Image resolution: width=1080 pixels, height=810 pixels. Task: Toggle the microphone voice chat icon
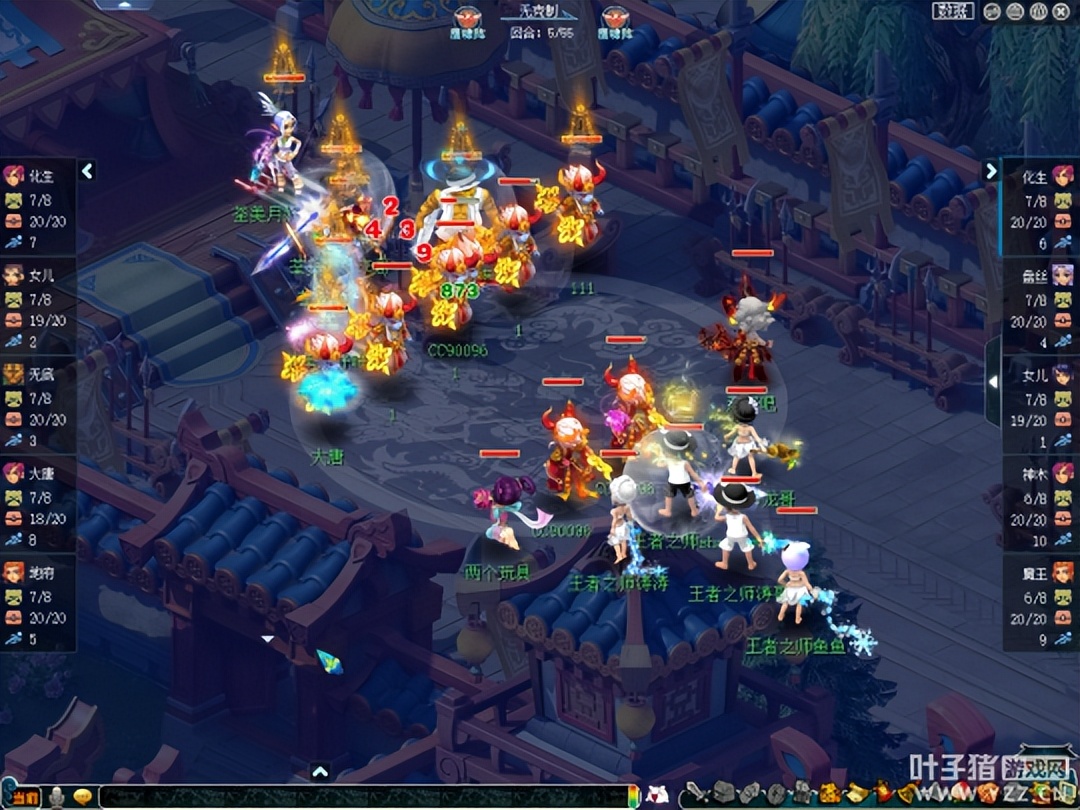pos(58,797)
